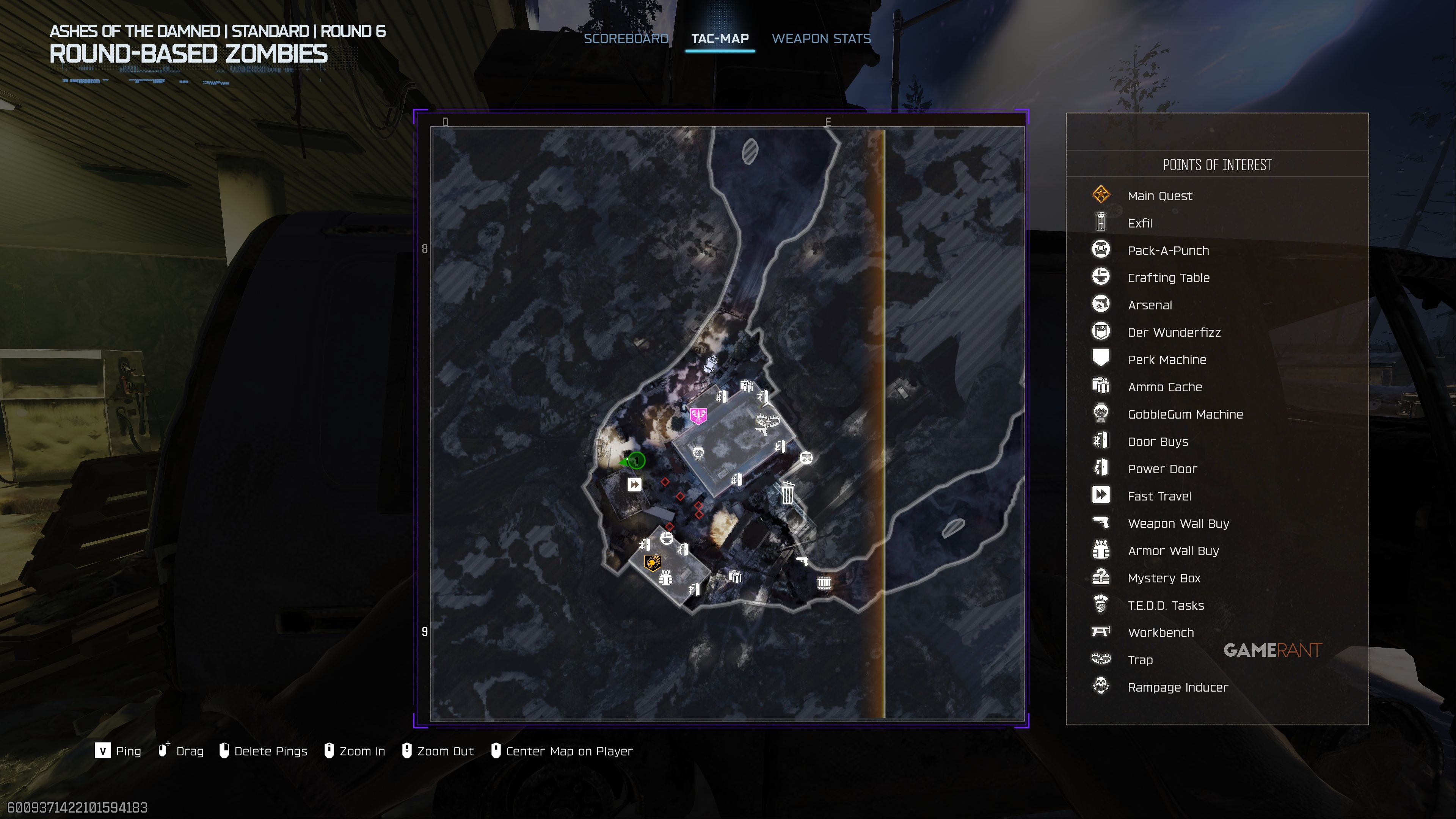Choose Main Quest in the legend
This screenshot has height=819, width=1456.
click(x=1159, y=196)
